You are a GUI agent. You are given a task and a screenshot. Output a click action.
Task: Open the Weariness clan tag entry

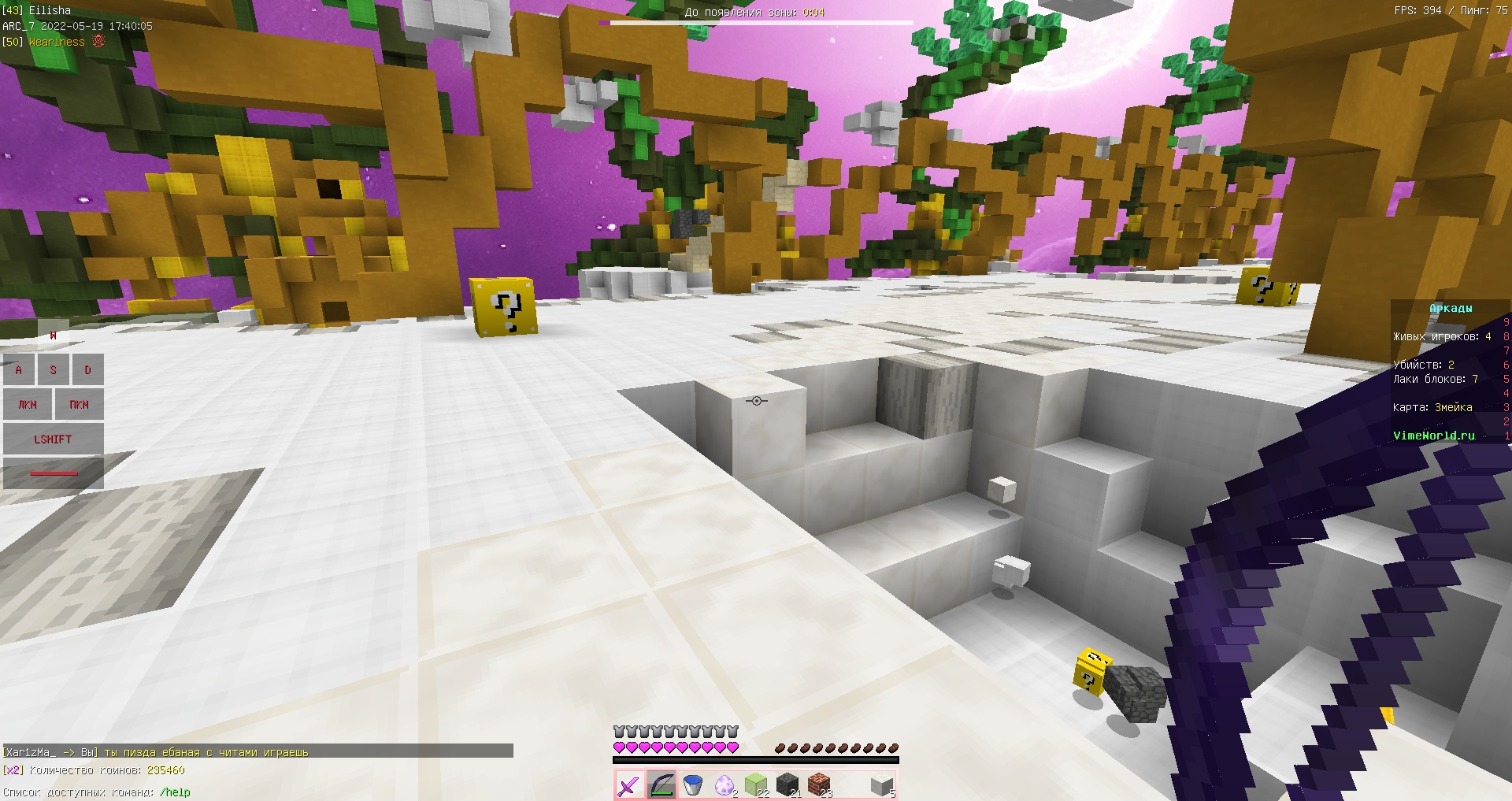pos(54,41)
